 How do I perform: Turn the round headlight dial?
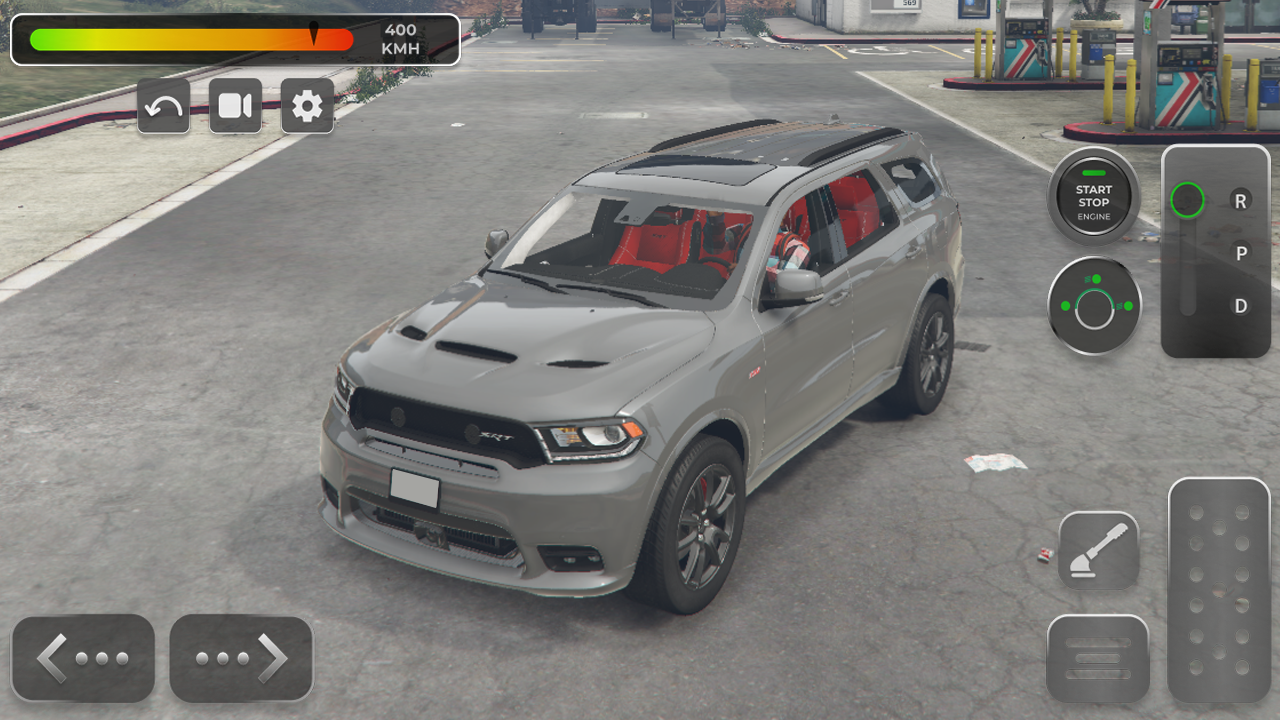(x=1094, y=307)
